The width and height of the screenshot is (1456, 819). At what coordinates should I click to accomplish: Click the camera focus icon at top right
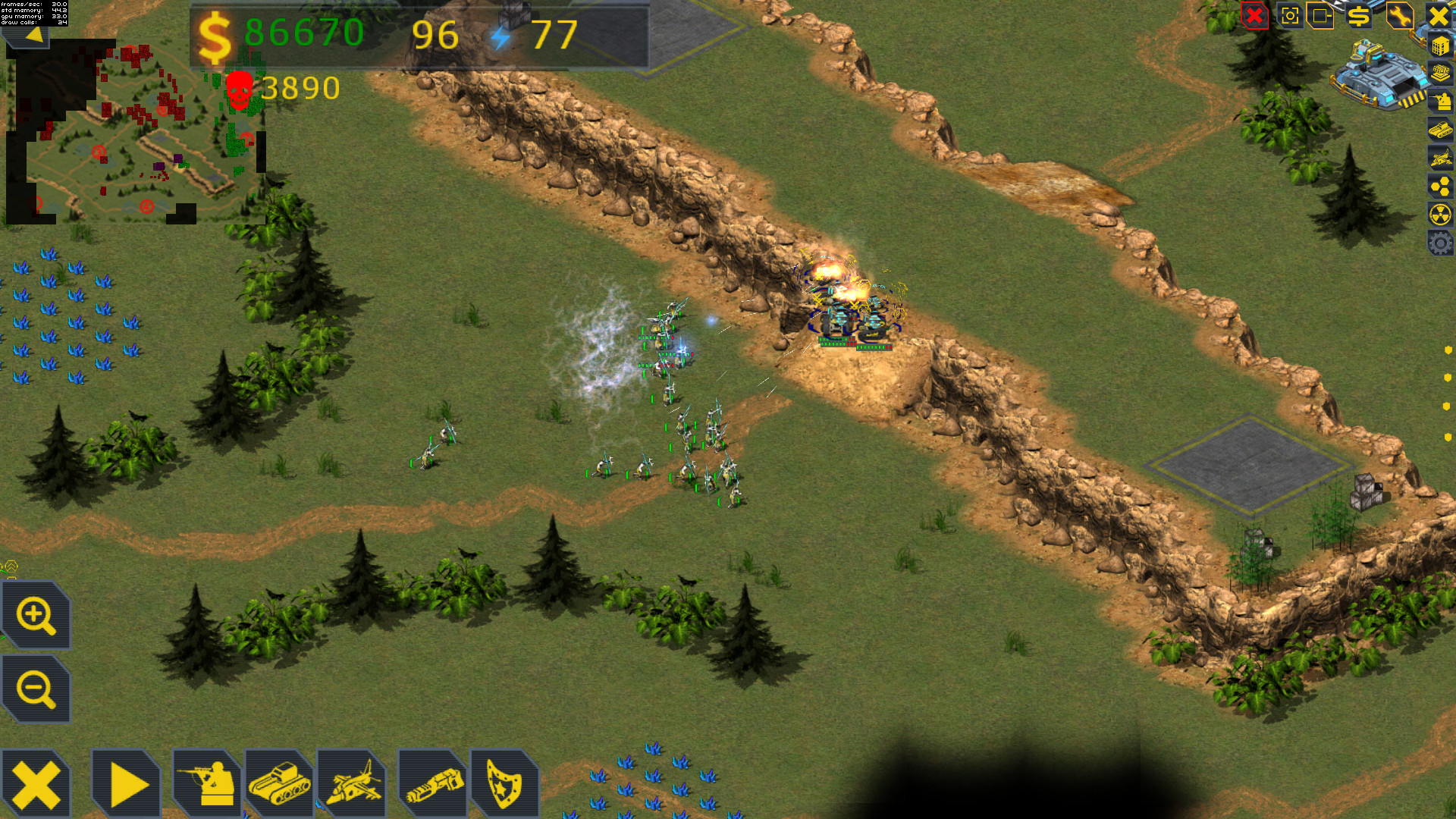point(1290,16)
